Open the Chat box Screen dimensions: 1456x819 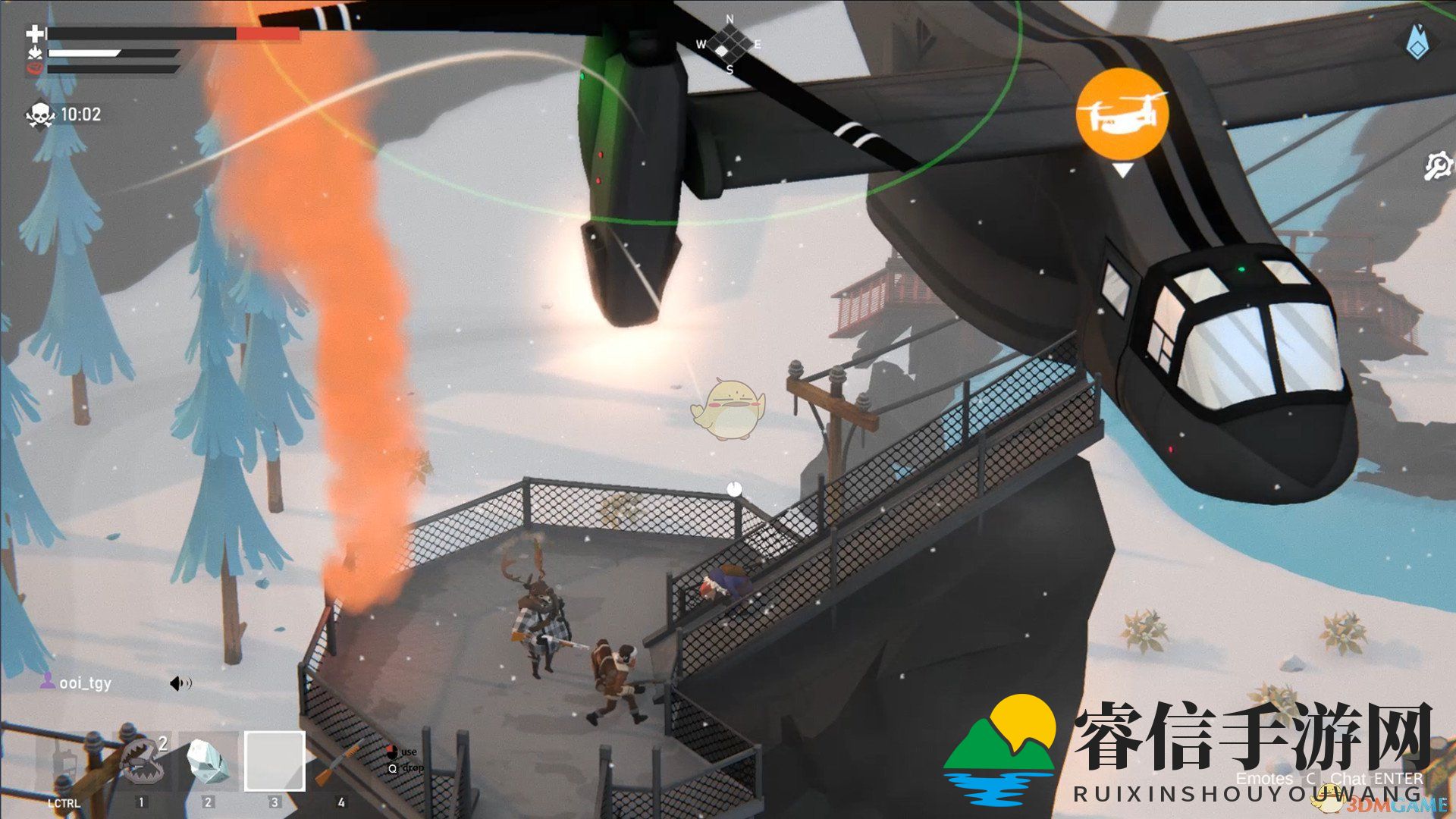[1348, 779]
